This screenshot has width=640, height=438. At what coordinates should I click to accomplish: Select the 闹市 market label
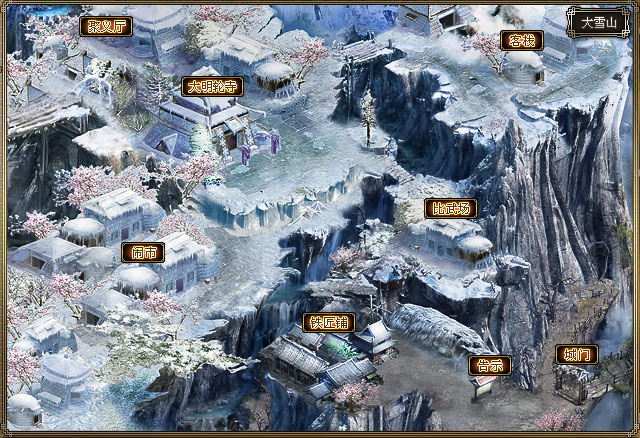[x=143, y=253]
